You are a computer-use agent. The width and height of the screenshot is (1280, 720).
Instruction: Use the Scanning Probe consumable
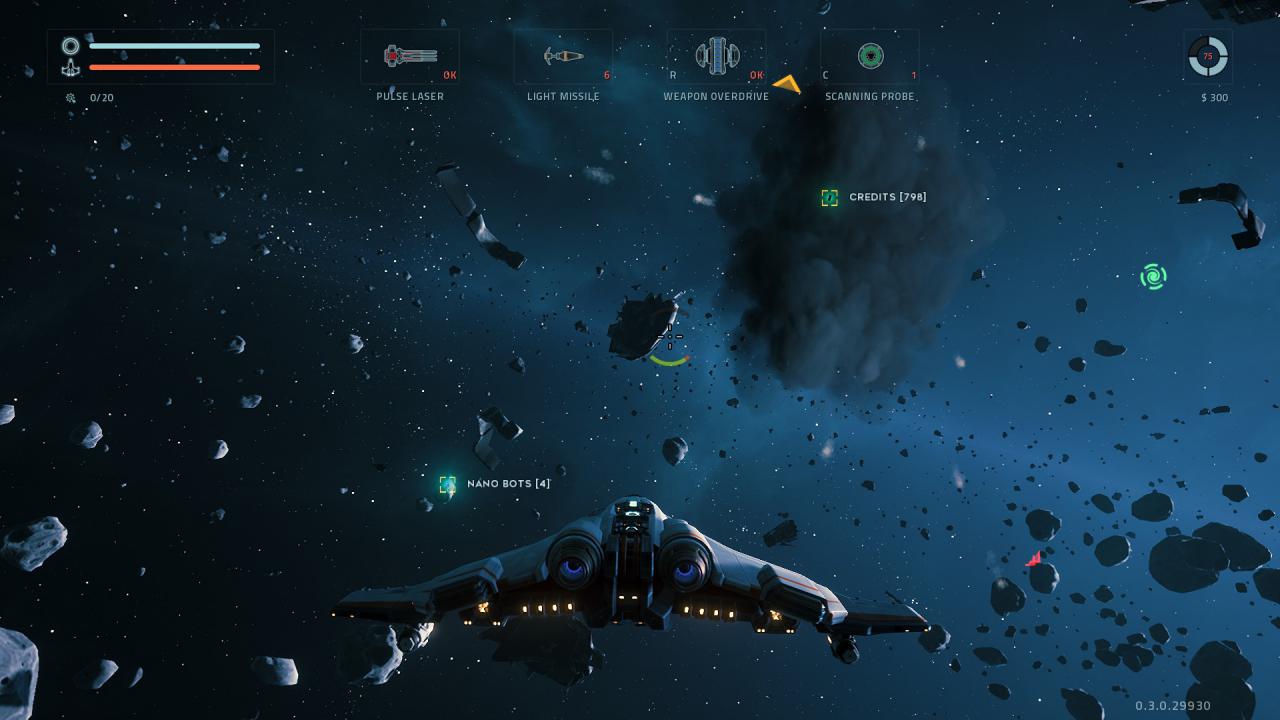870,56
